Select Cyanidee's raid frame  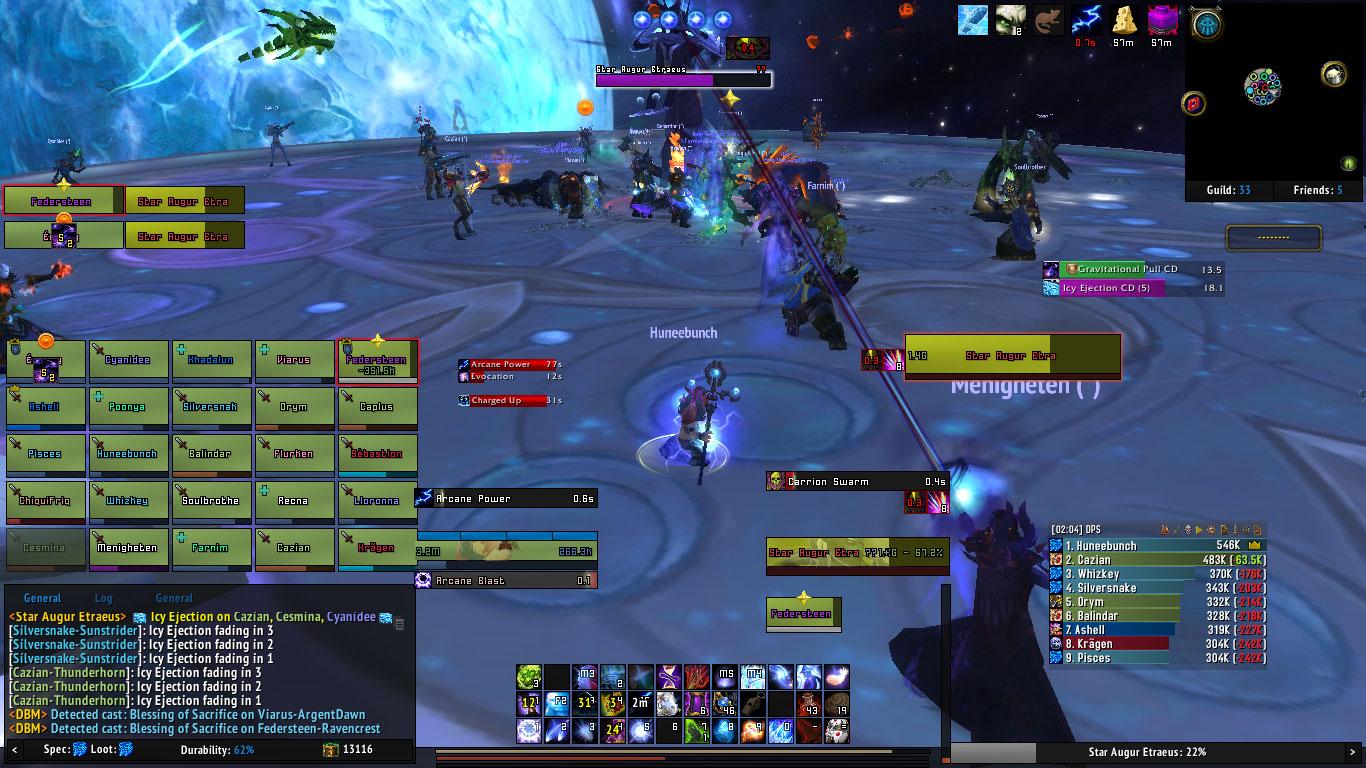(x=128, y=360)
